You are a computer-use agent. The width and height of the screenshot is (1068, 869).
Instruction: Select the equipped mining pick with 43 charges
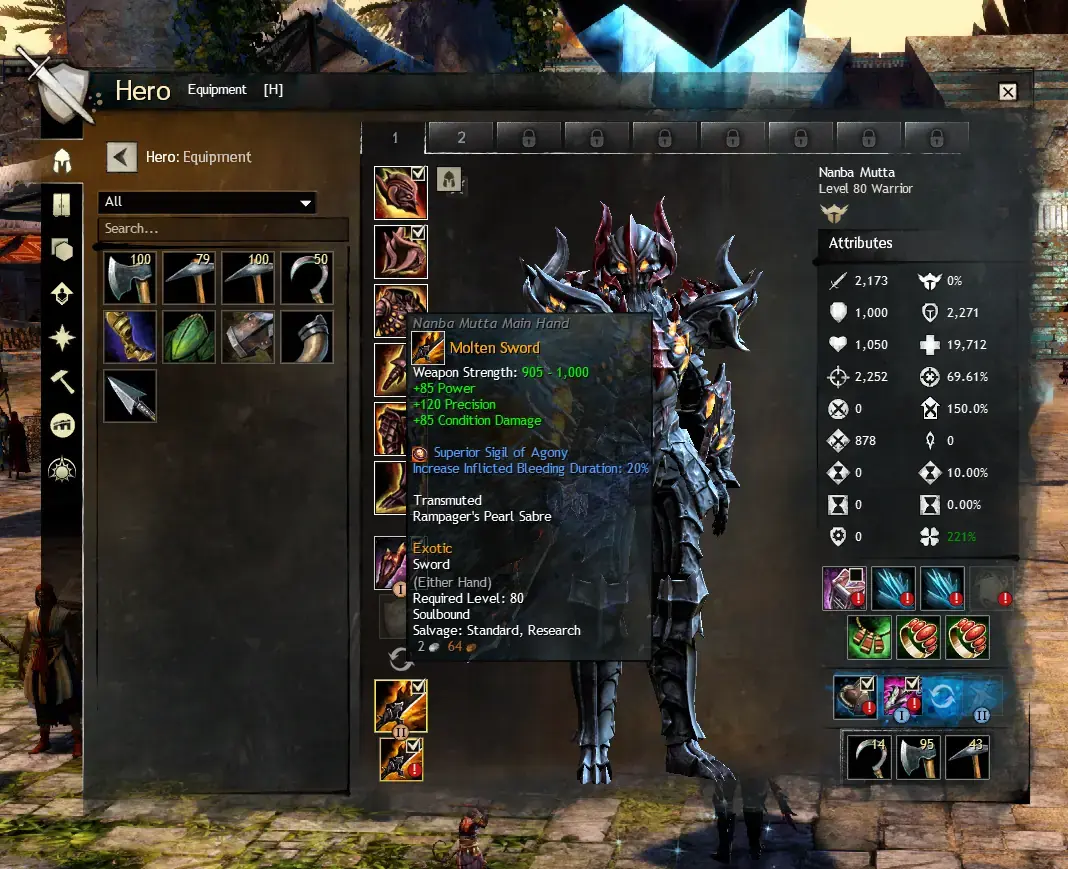click(x=967, y=757)
